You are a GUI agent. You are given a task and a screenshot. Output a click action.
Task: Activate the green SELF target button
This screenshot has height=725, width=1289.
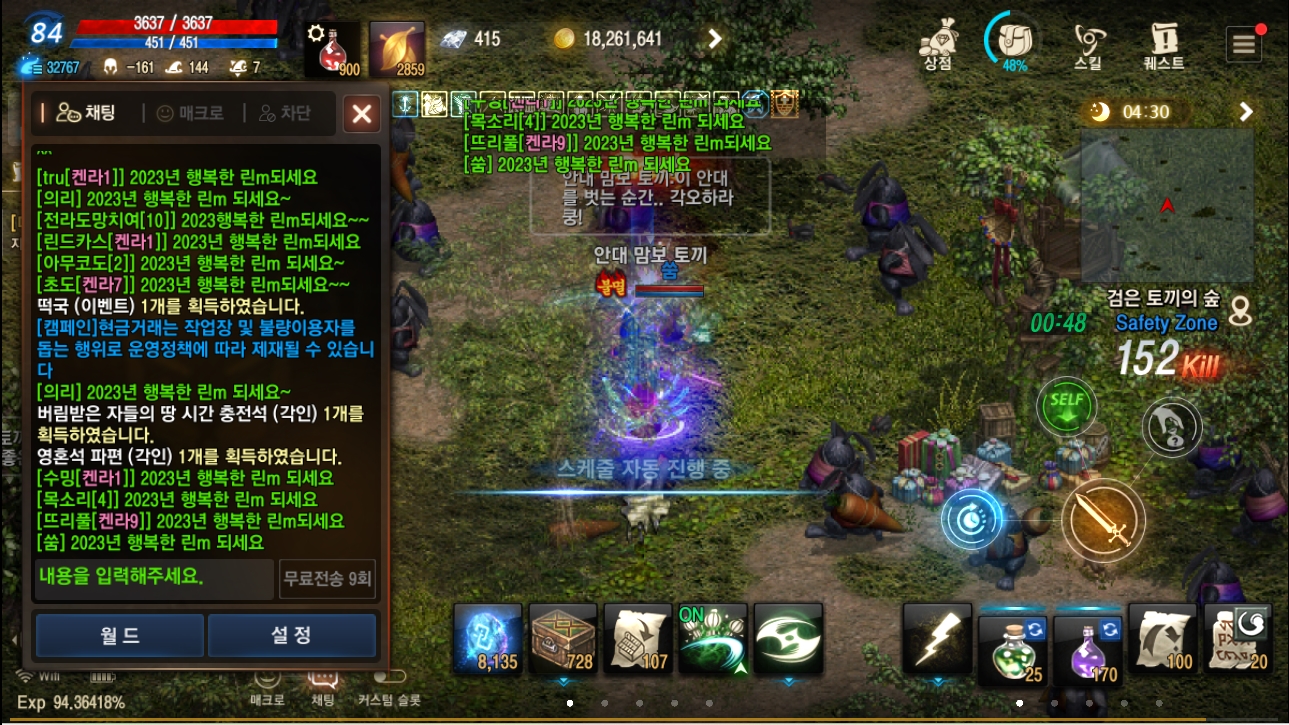(x=1066, y=405)
